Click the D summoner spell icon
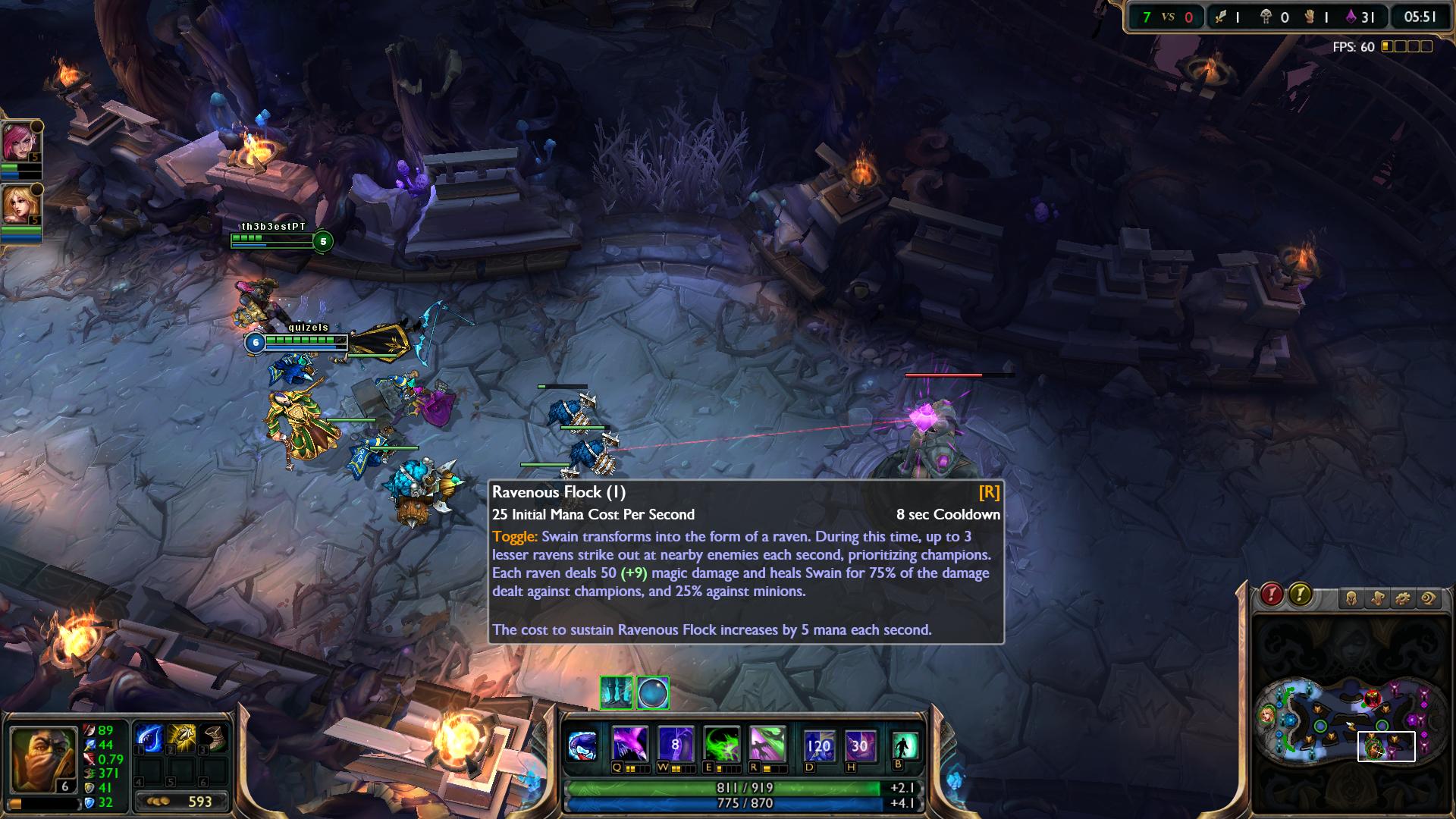This screenshot has height=819, width=1456. click(x=819, y=745)
